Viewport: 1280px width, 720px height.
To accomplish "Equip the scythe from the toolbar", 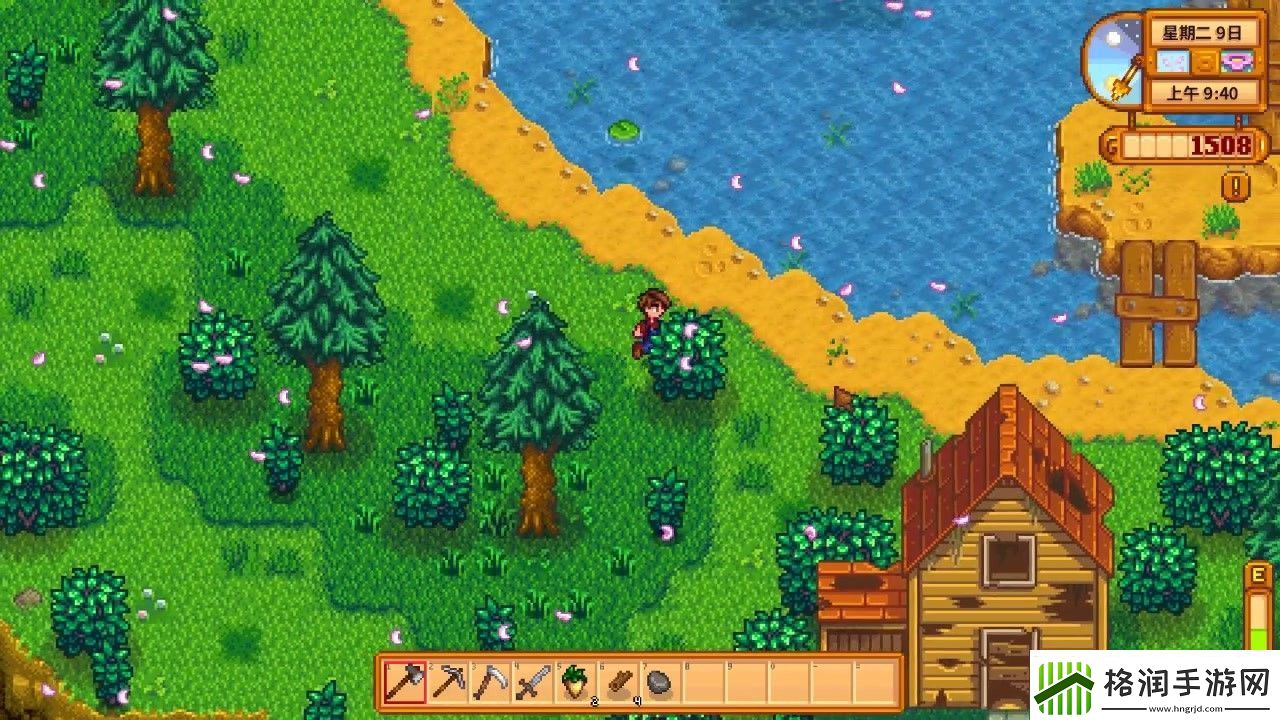I will pos(491,683).
